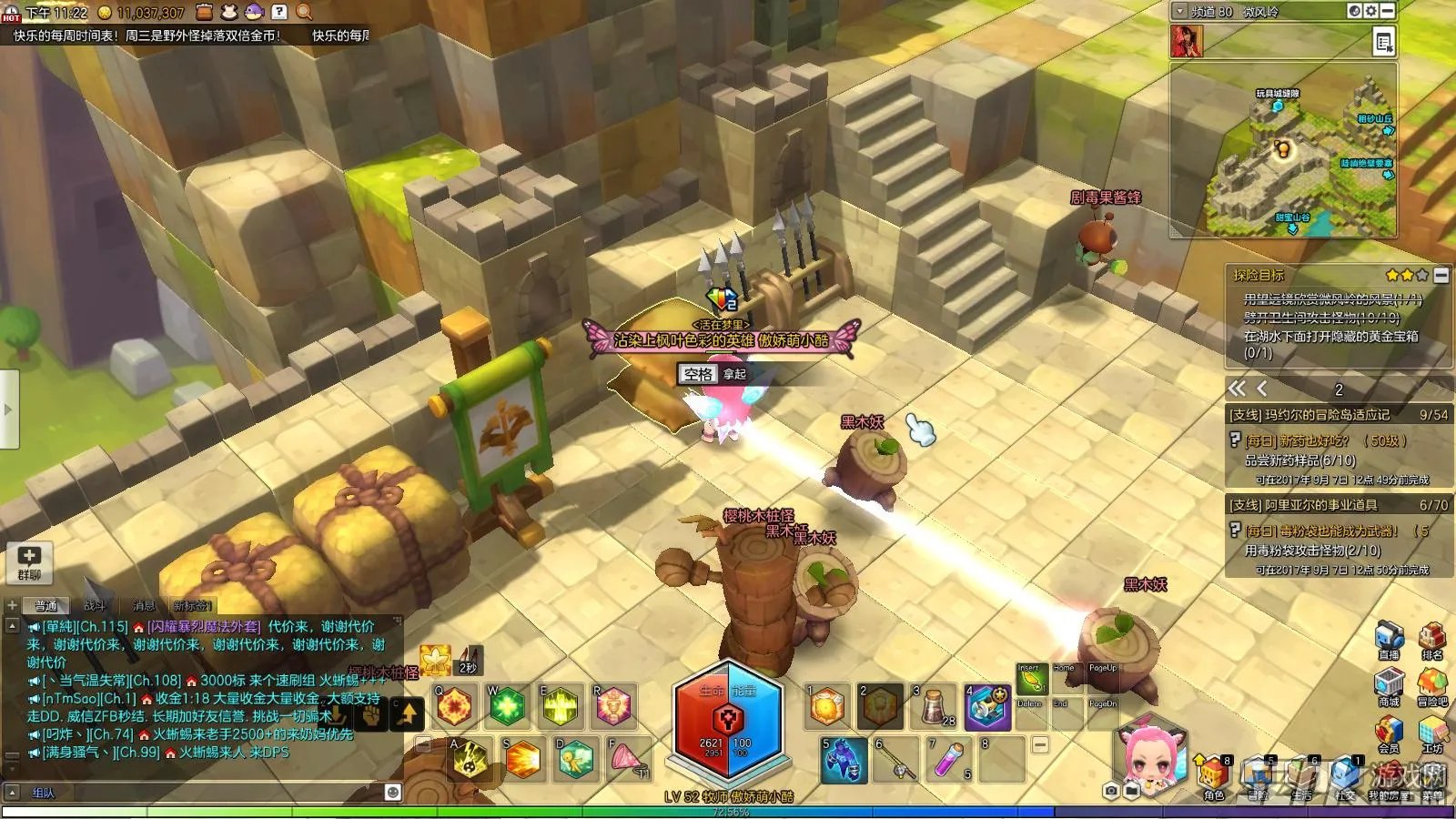1456x819 pixels.
Task: Open the 角色 character menu
Action: point(1213,776)
